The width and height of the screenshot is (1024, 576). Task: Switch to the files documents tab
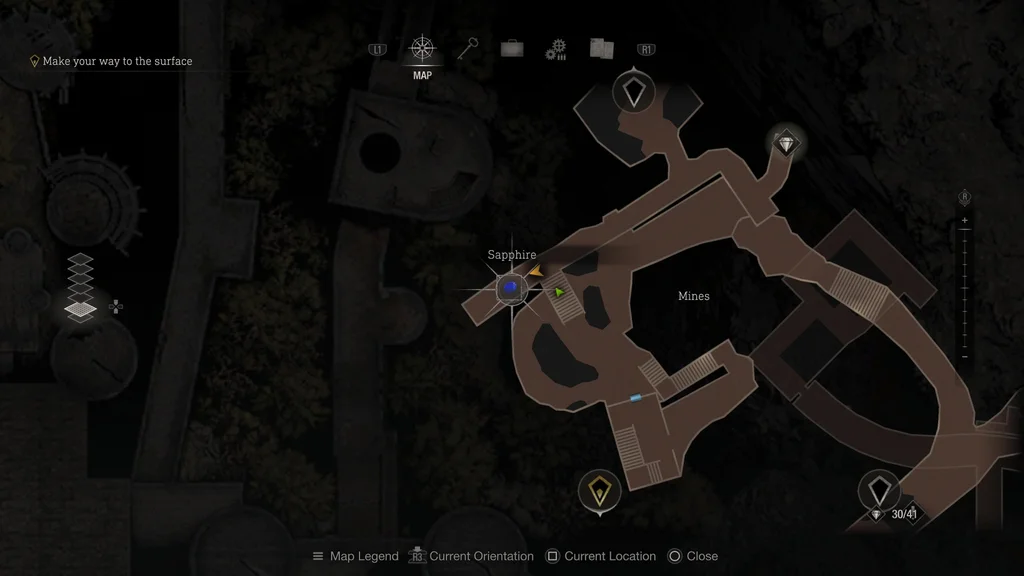pos(601,48)
